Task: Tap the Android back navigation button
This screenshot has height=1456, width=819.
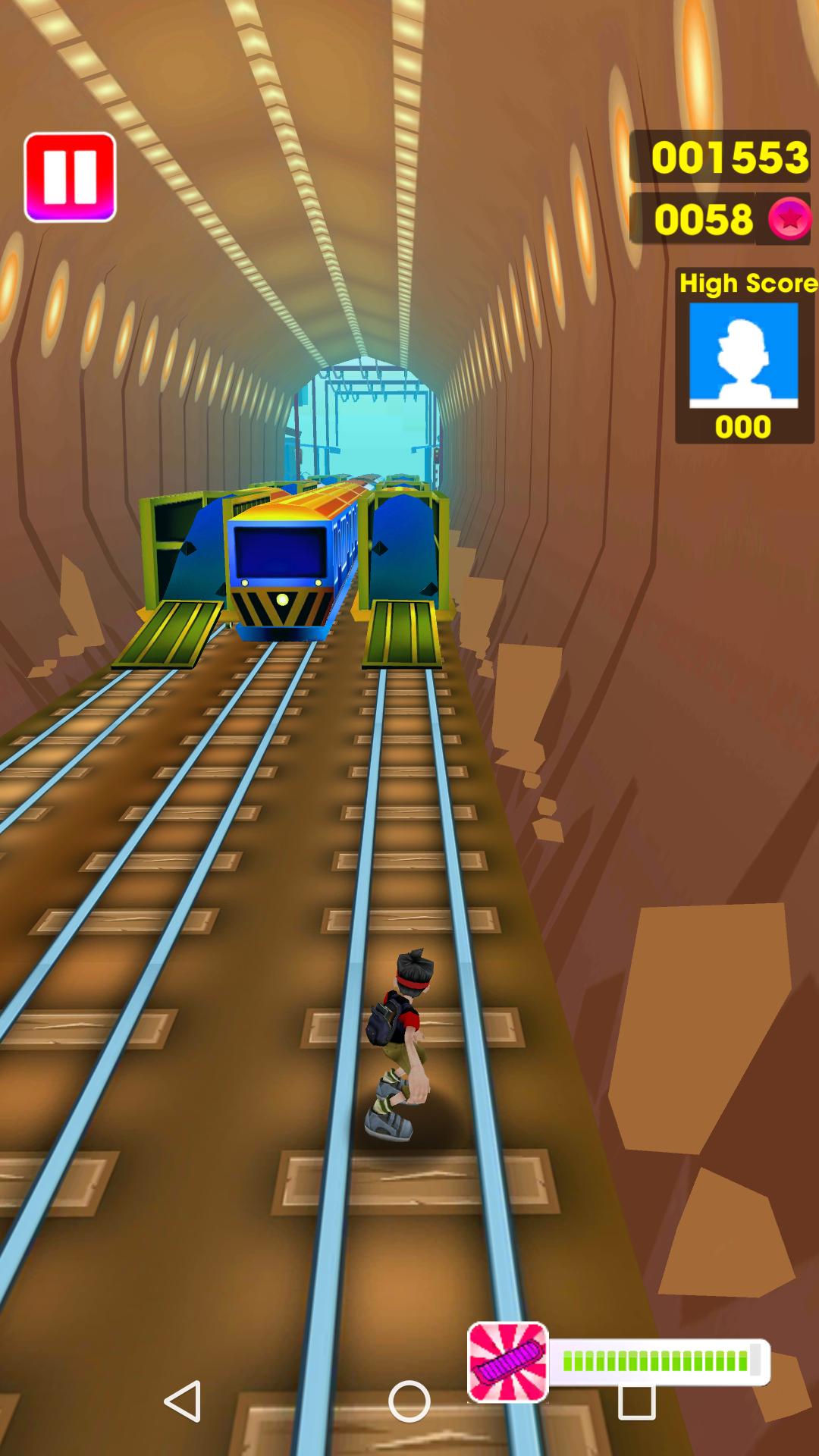Action: (183, 1401)
